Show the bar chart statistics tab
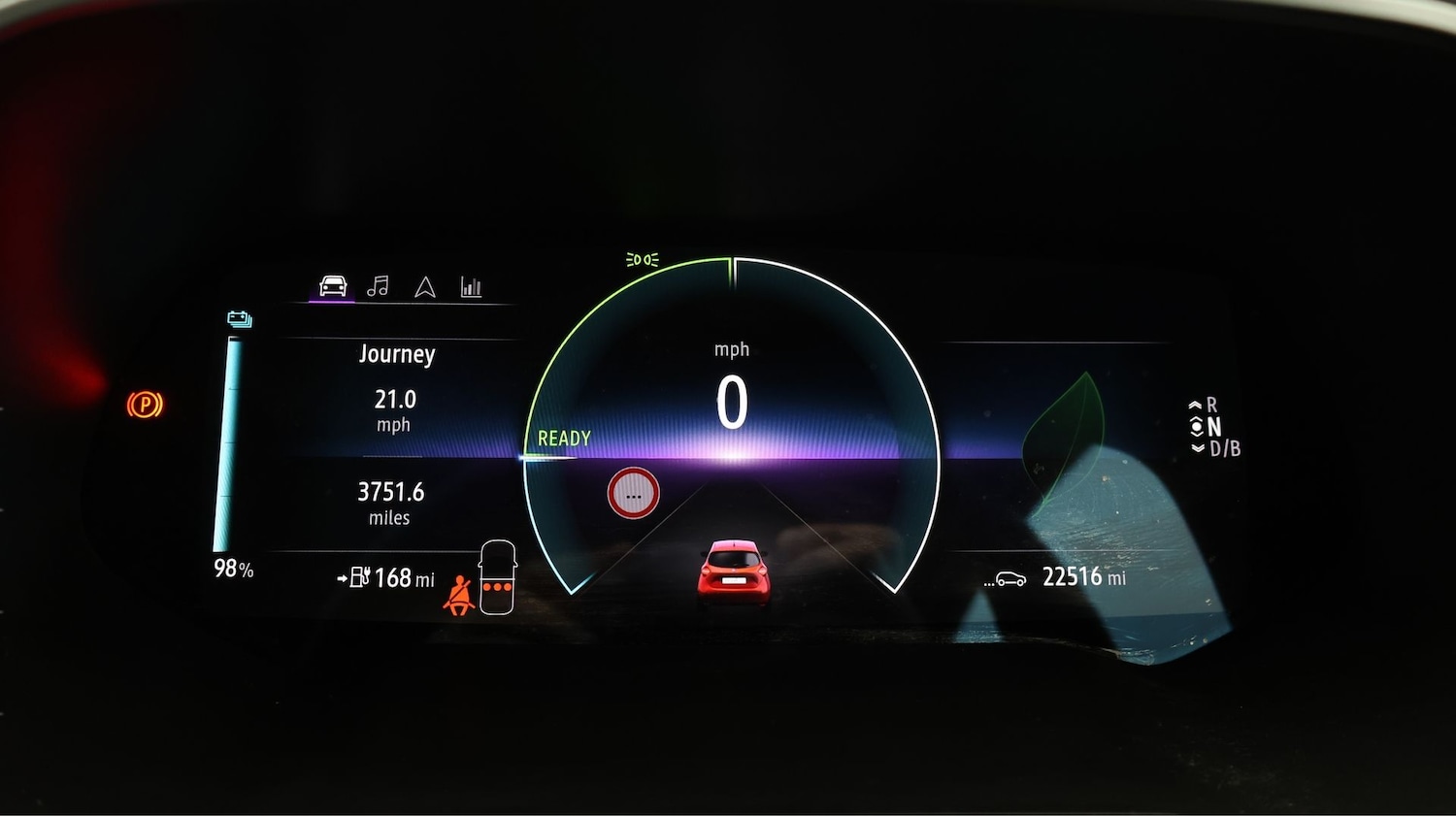This screenshot has height=816, width=1456. coord(471,287)
